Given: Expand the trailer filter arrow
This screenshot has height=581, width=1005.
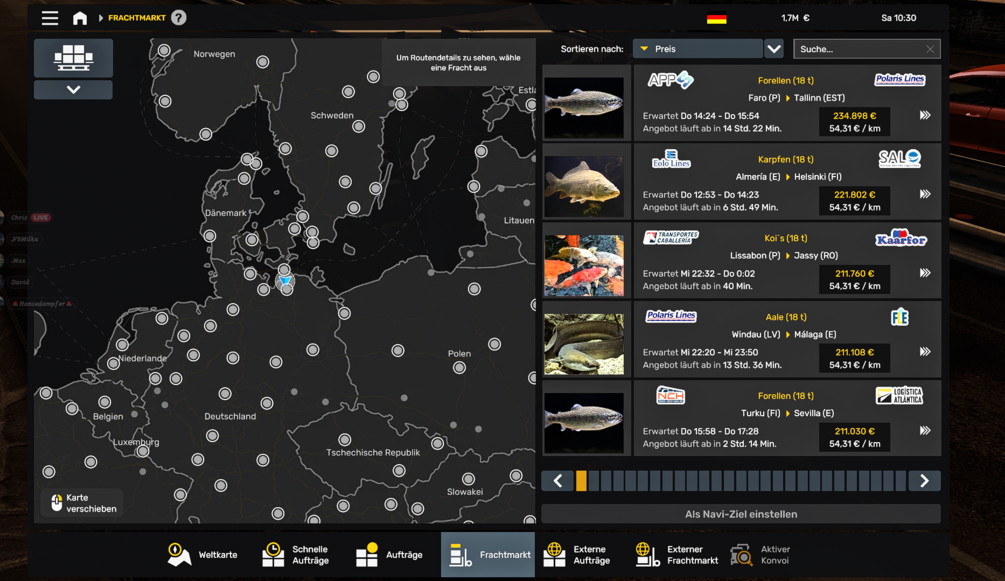Looking at the screenshot, I should [x=73, y=90].
